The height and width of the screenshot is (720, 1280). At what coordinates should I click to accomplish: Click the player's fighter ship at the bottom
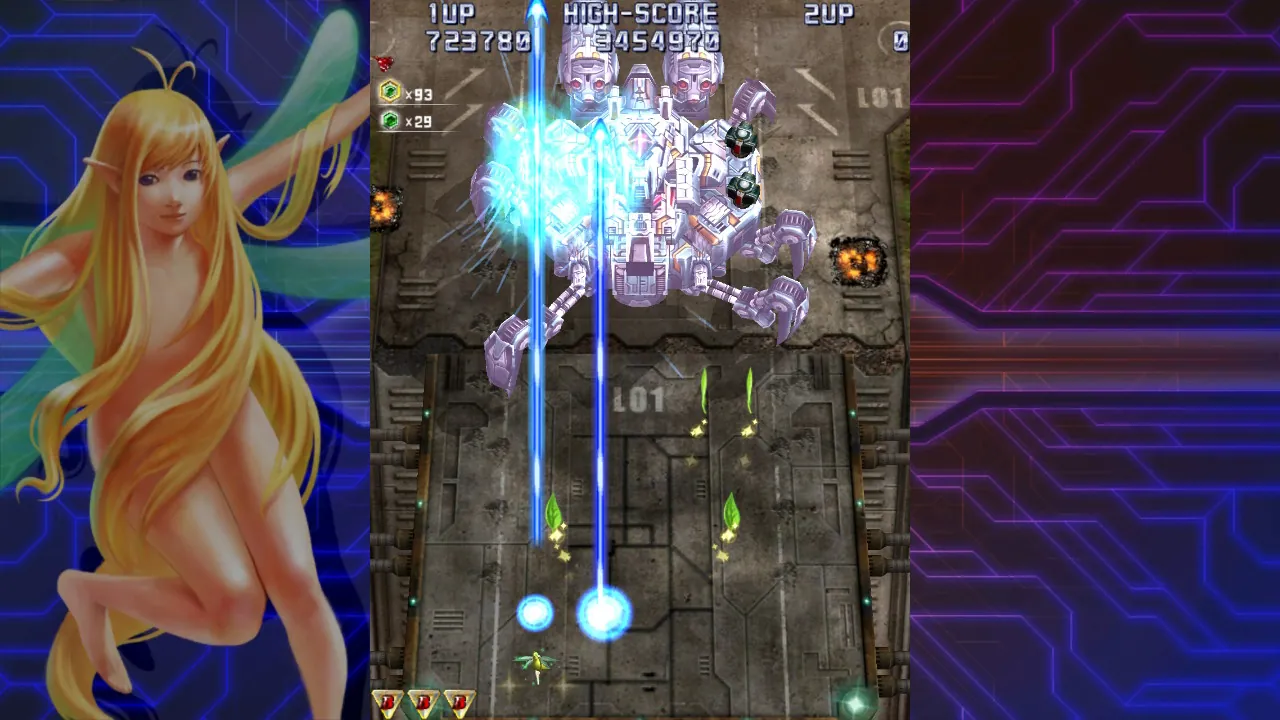539,660
